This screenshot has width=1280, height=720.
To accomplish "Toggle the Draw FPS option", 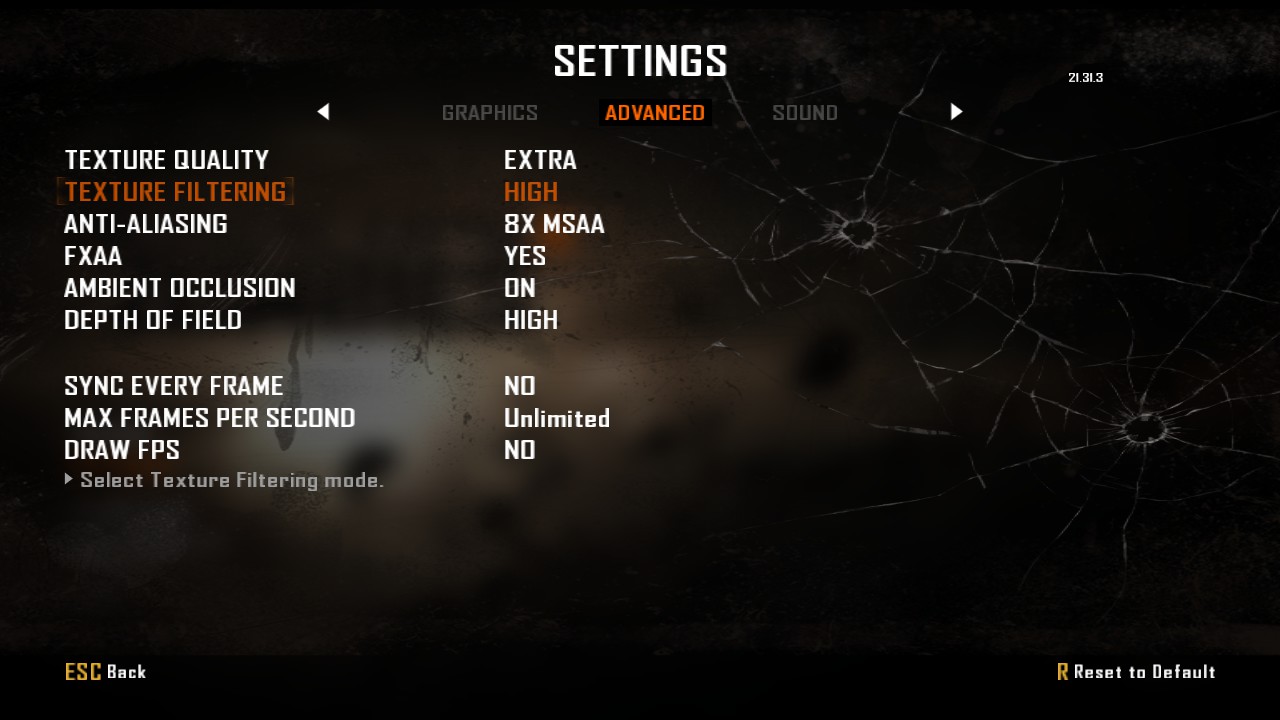I will pos(121,450).
